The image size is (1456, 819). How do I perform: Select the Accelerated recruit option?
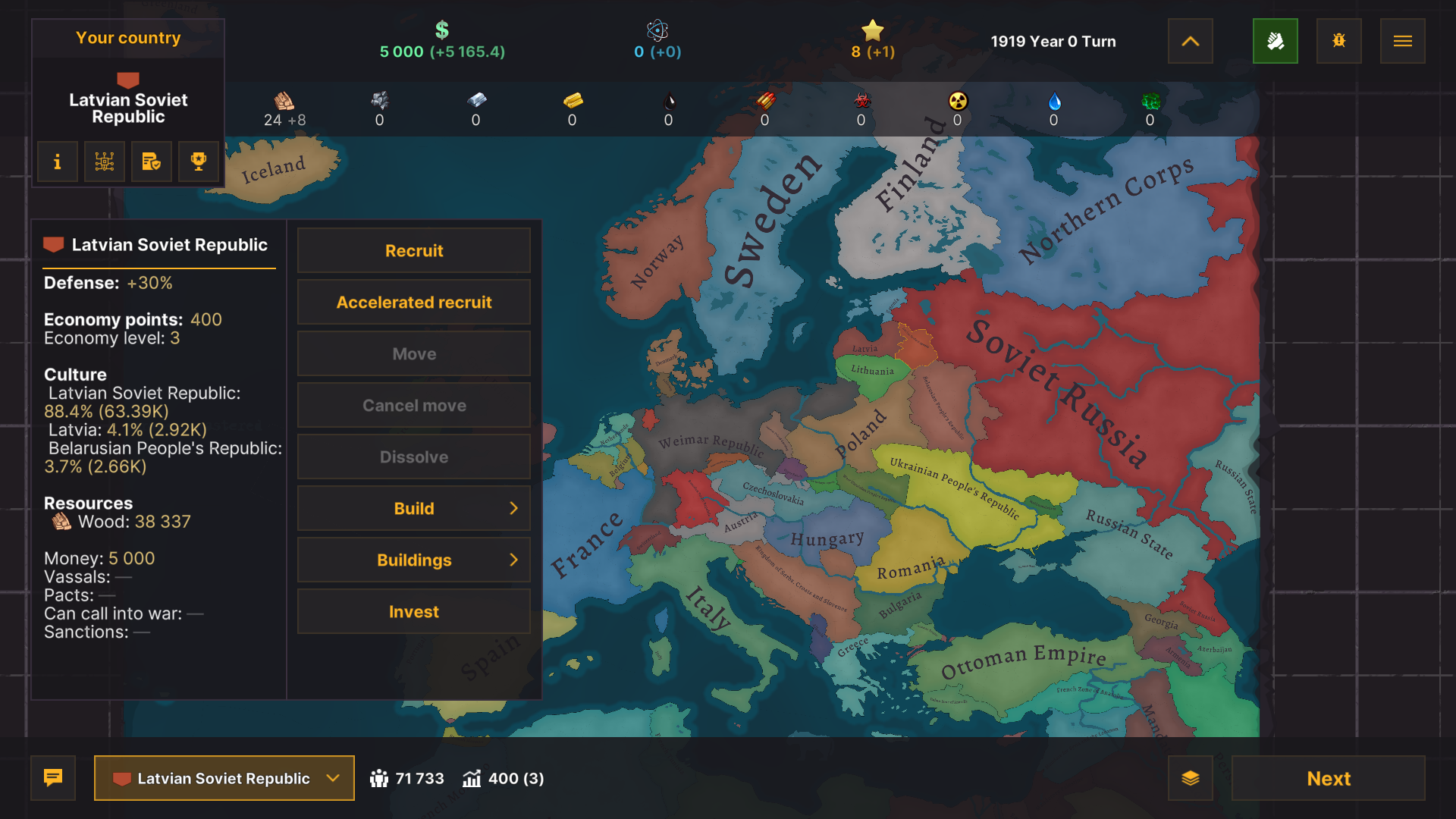coord(413,302)
